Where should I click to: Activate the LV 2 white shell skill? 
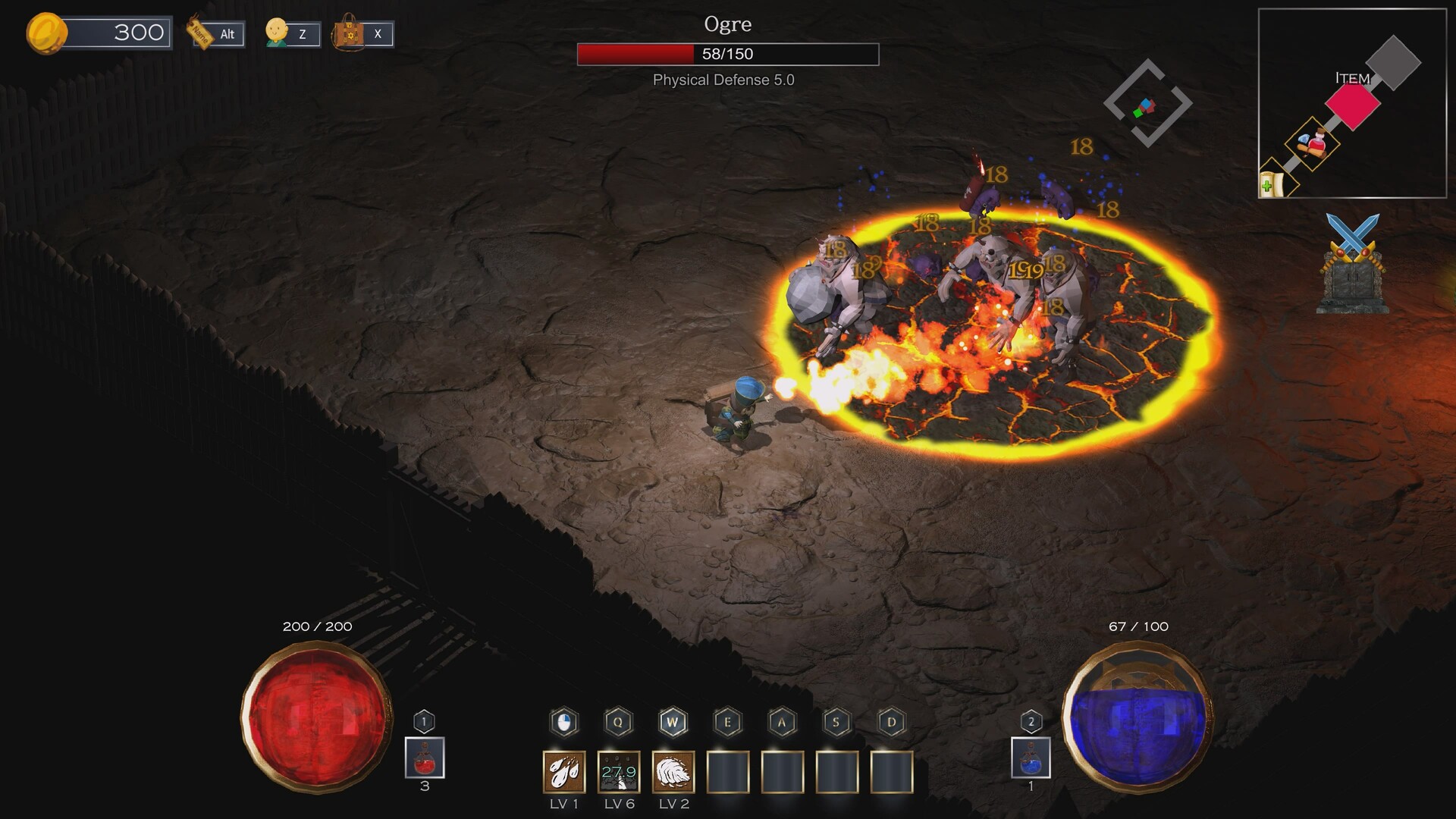coord(673,772)
